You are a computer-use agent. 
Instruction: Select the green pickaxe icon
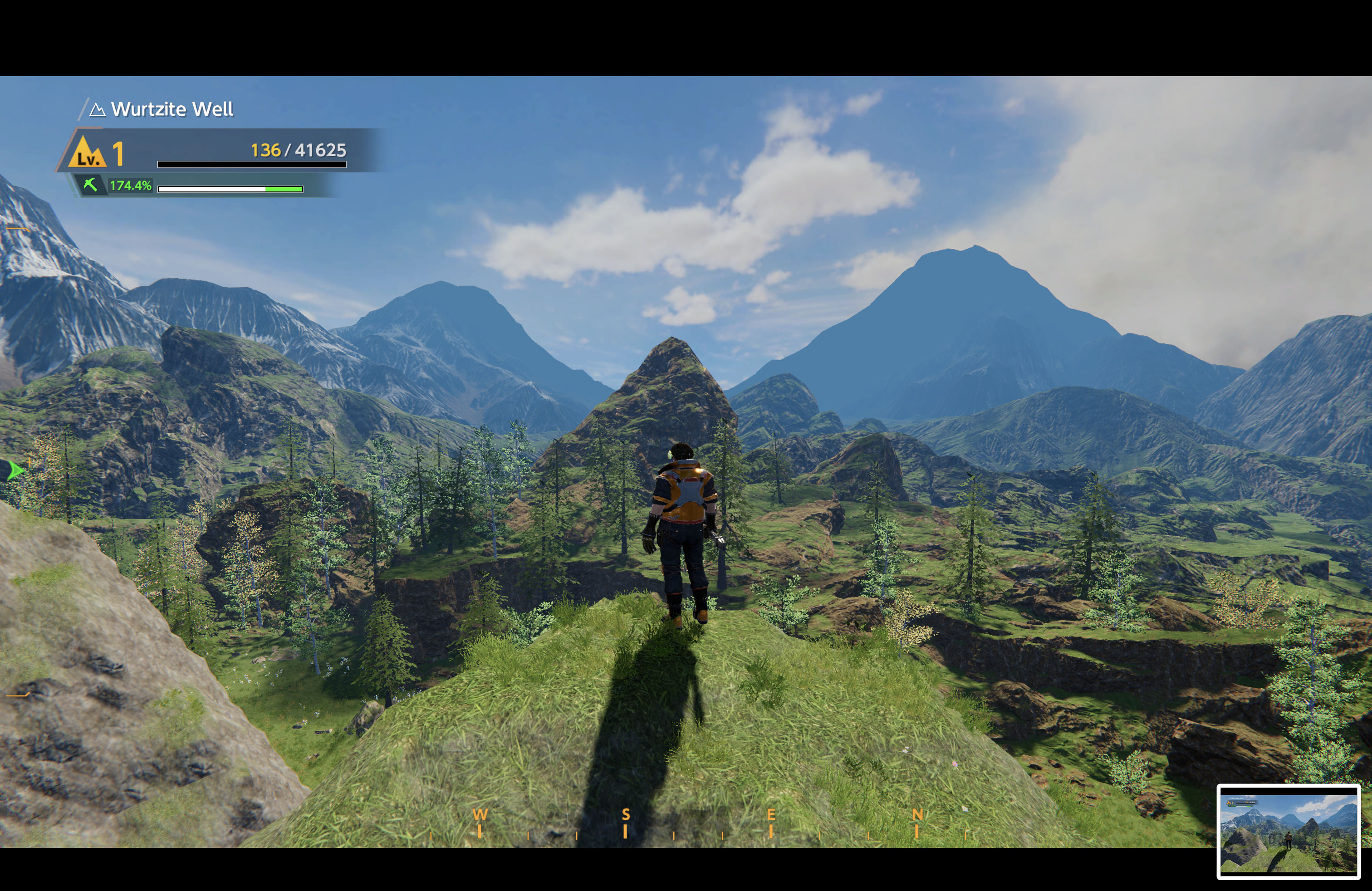90,185
